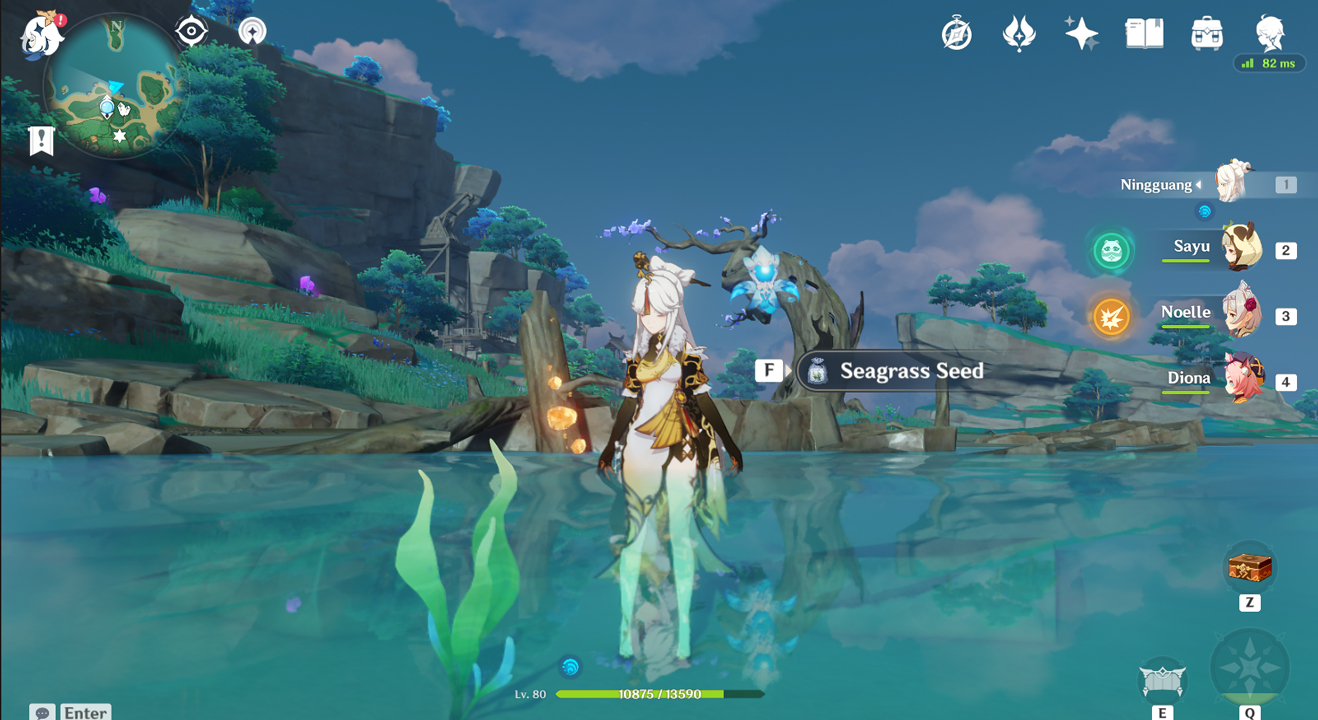Open the Wish four-pointed star icon
The image size is (1318, 720).
pos(1081,34)
